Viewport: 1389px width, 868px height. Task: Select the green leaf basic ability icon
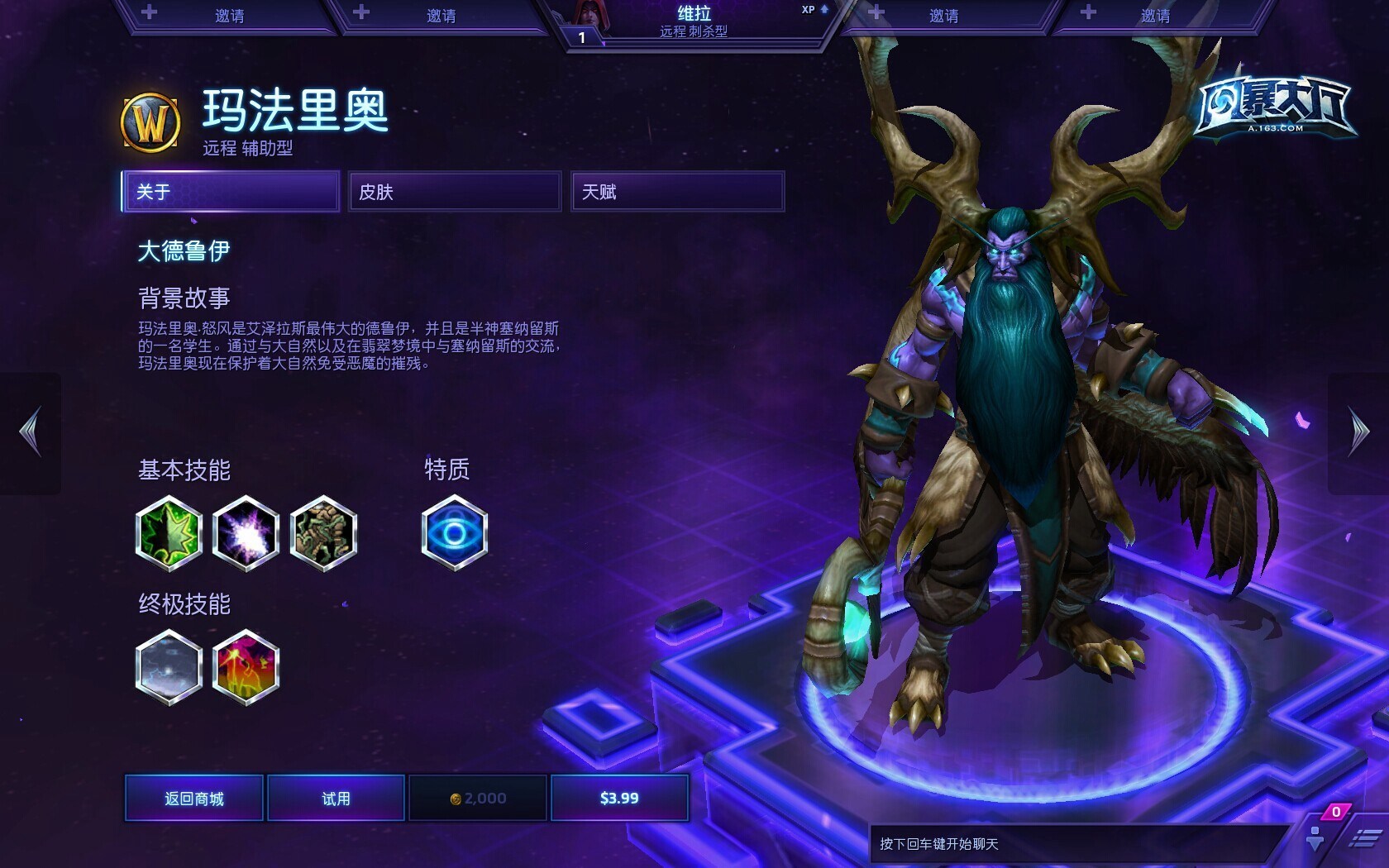click(x=169, y=533)
